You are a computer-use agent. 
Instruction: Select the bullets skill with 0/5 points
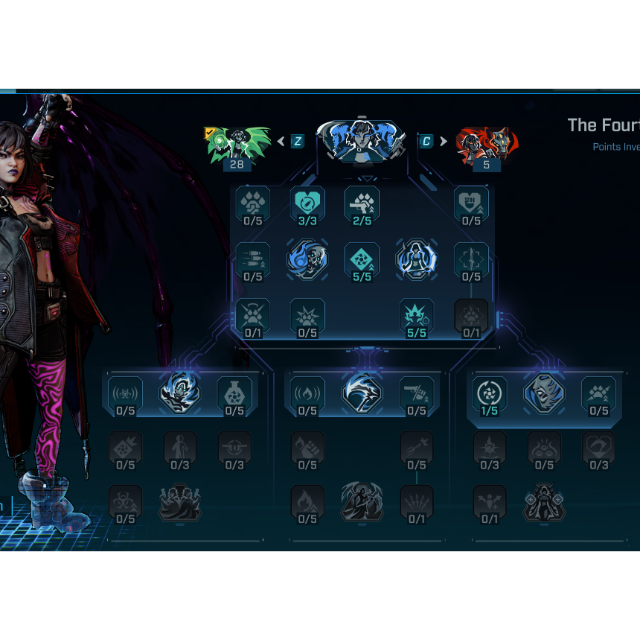[253, 259]
